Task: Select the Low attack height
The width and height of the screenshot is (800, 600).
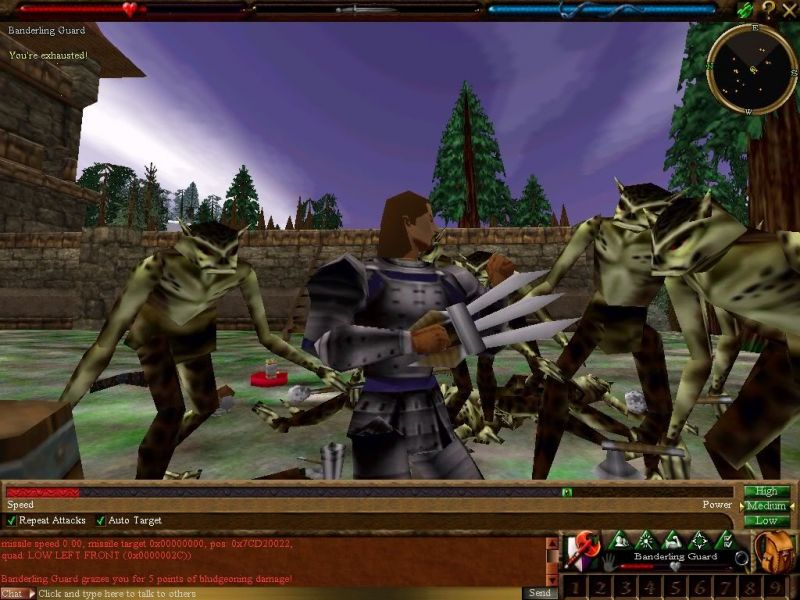Action: (x=766, y=521)
